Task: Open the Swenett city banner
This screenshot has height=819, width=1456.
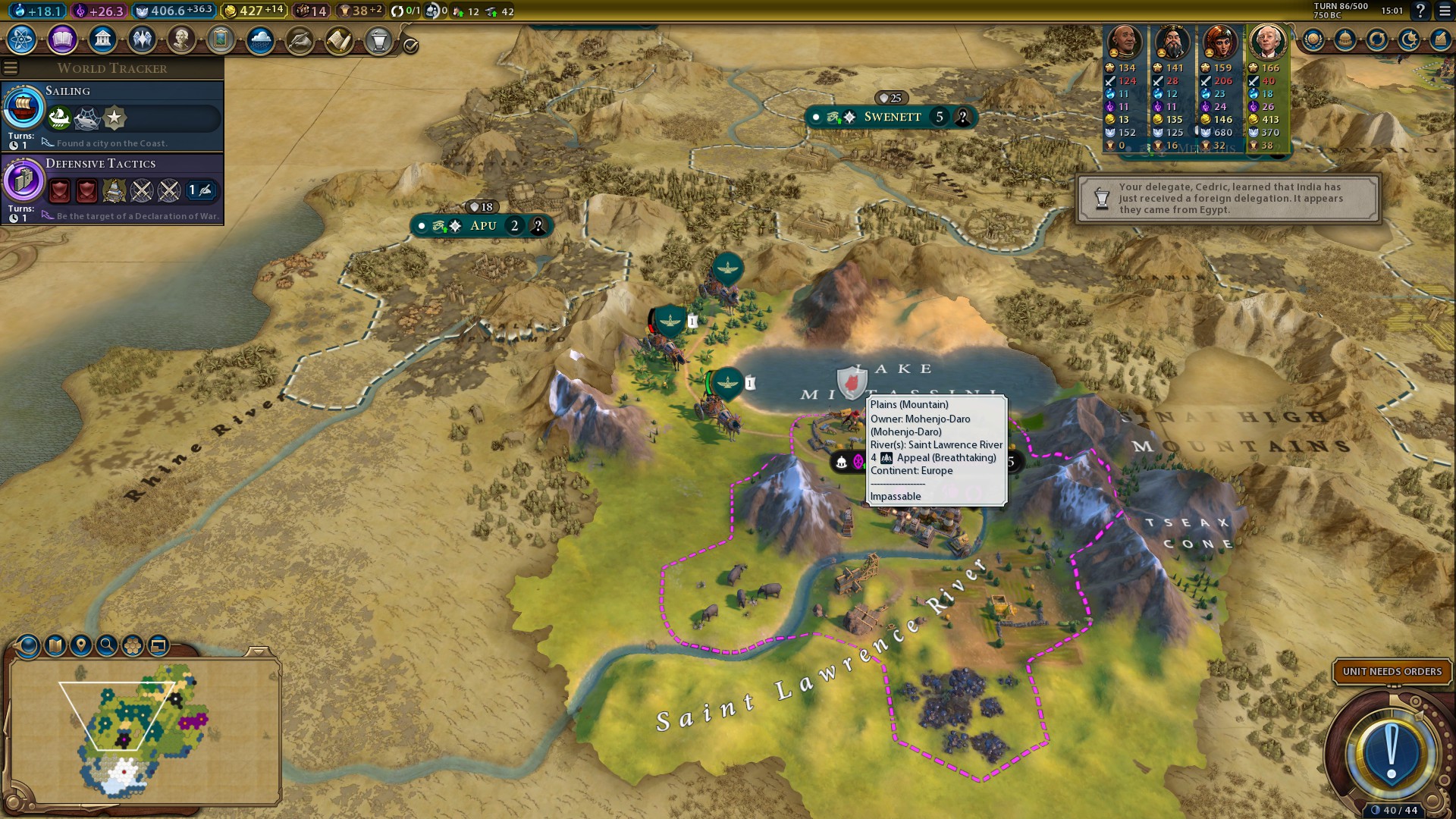Action: click(892, 117)
